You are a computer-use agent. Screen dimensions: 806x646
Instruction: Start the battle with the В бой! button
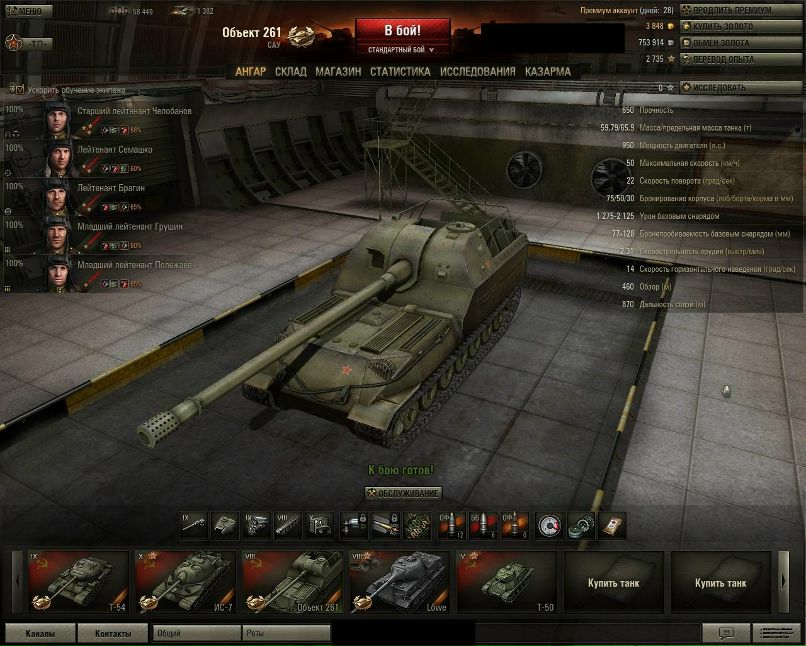pos(402,30)
